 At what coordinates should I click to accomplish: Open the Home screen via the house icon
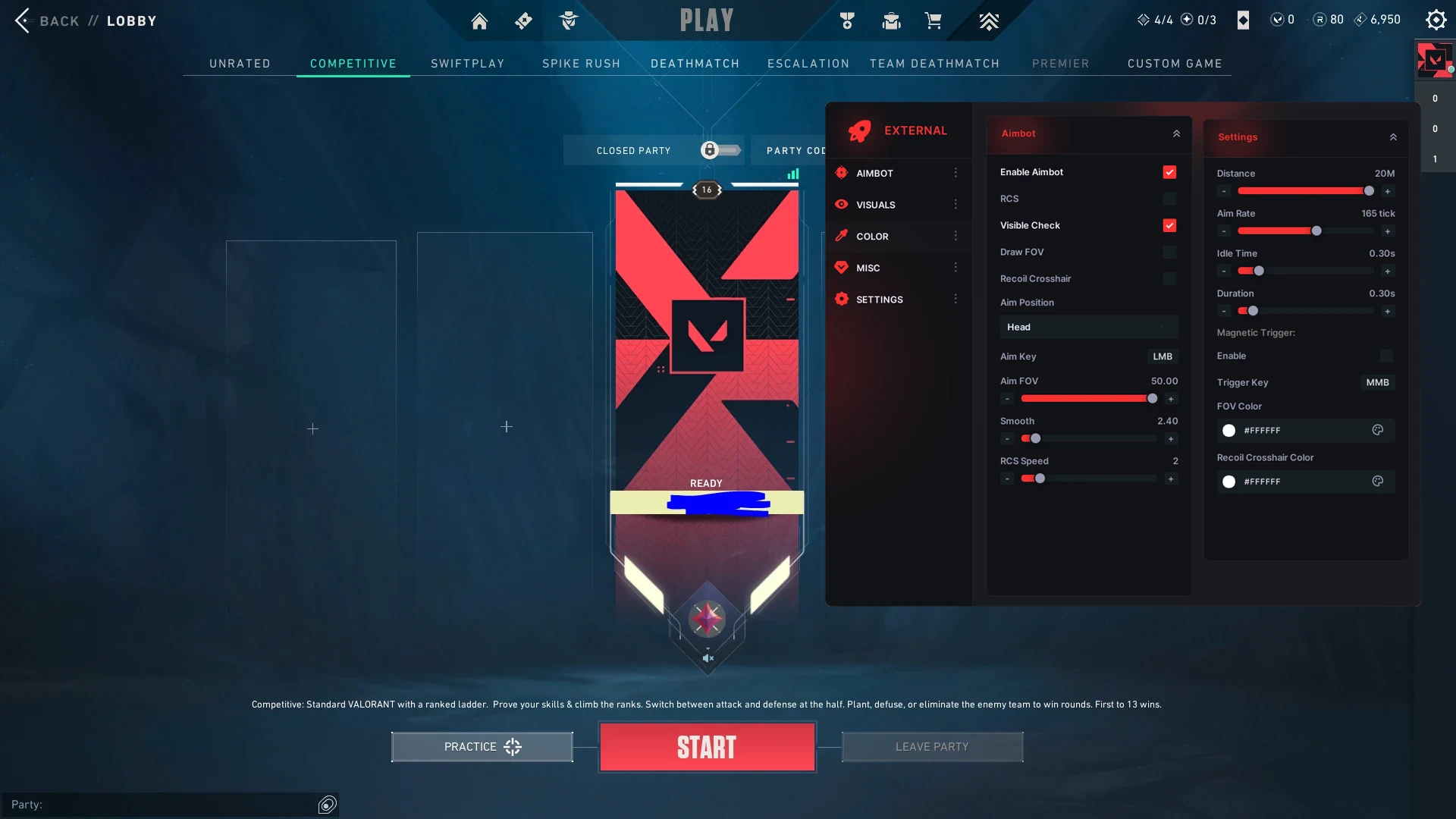point(479,20)
